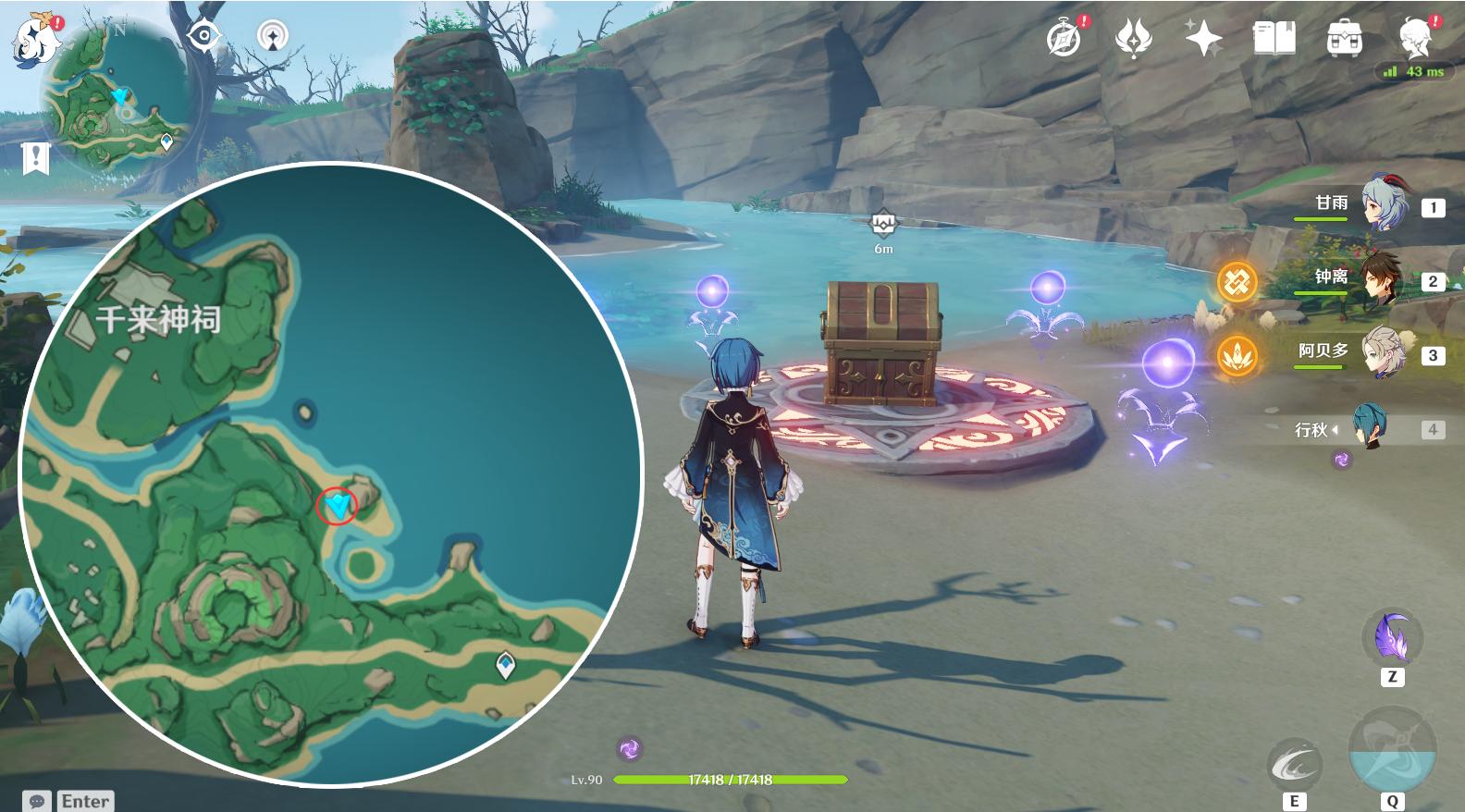Image resolution: width=1465 pixels, height=812 pixels.
Task: Open the signal beacon icon beside the minimap
Action: (x=273, y=37)
